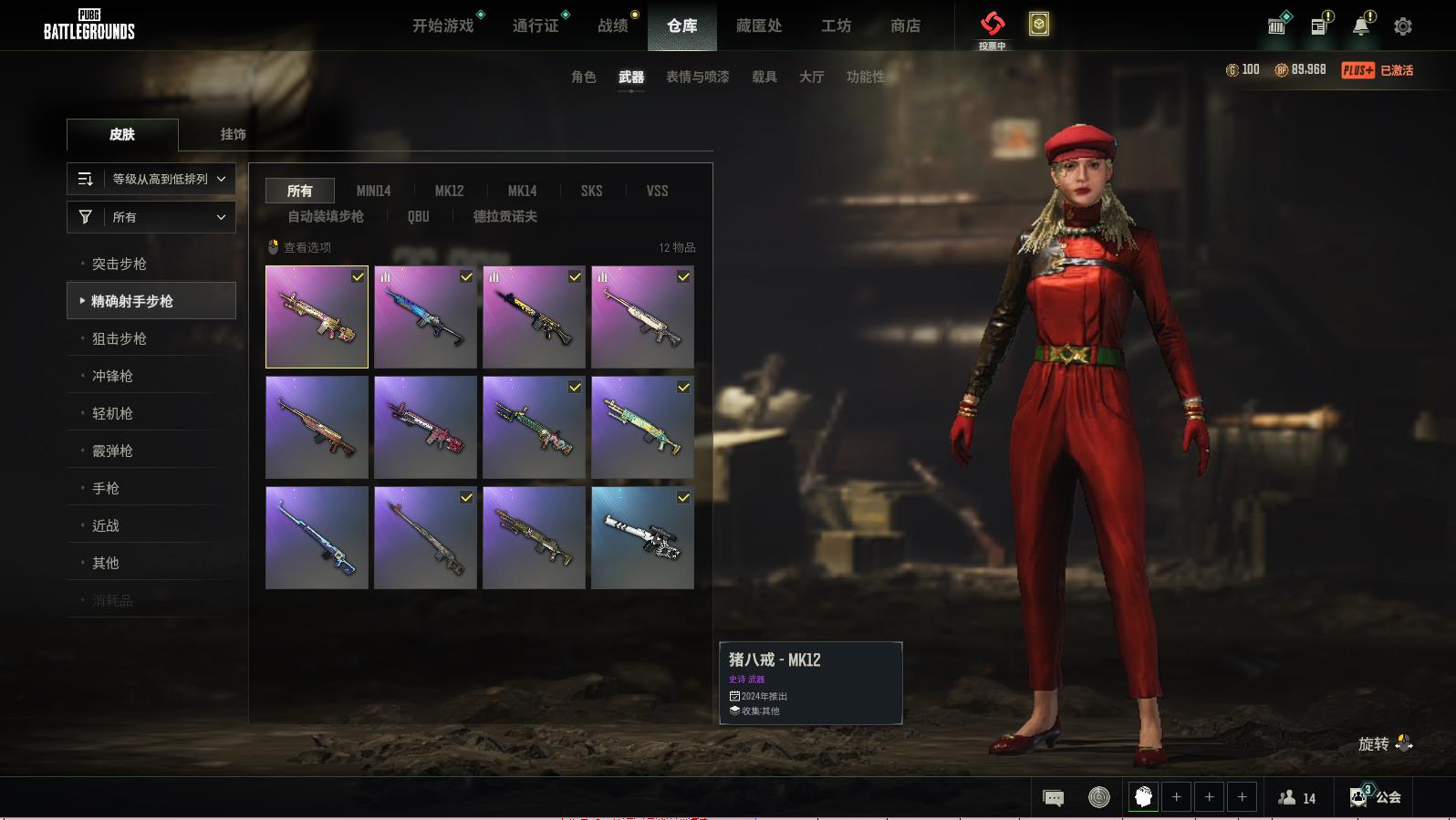
Task: Select the 手枪 pistol category
Action: pos(106,488)
